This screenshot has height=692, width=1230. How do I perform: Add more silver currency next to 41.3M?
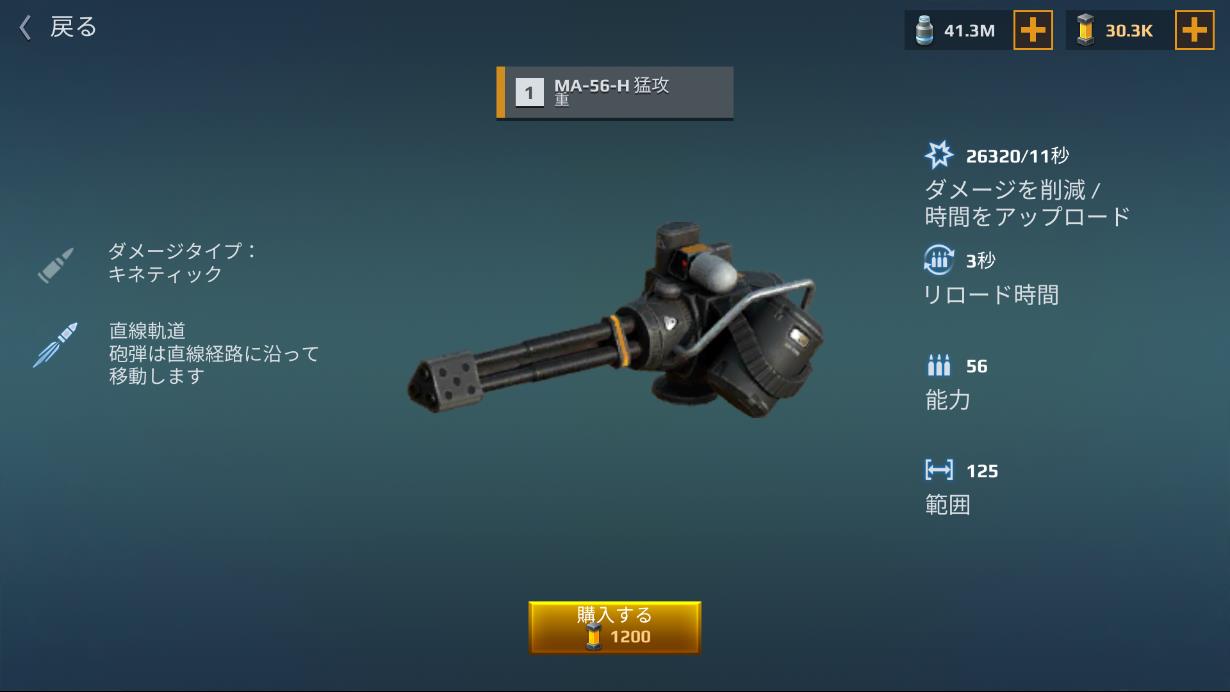tap(1032, 31)
